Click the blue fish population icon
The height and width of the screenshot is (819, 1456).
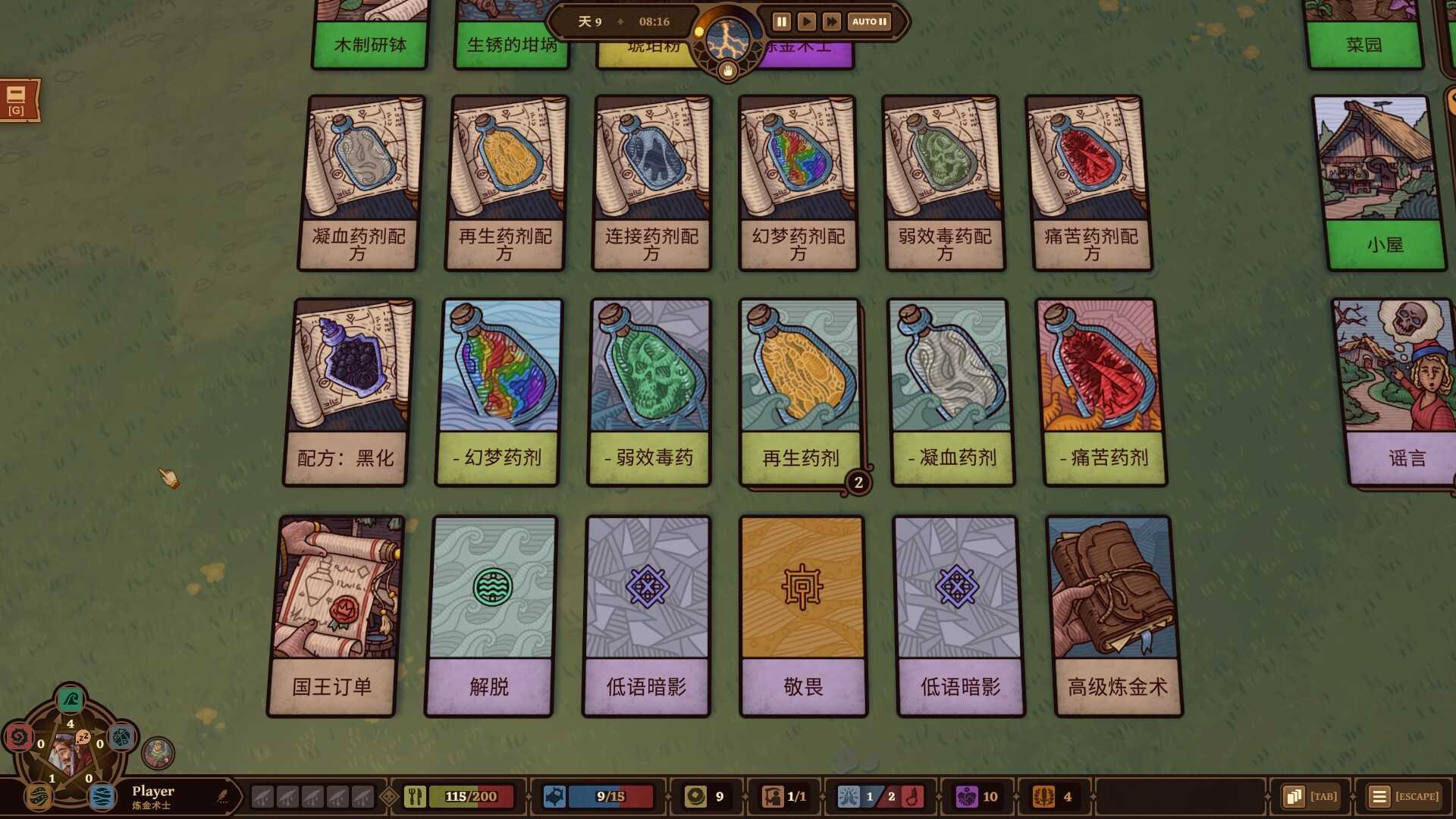556,796
